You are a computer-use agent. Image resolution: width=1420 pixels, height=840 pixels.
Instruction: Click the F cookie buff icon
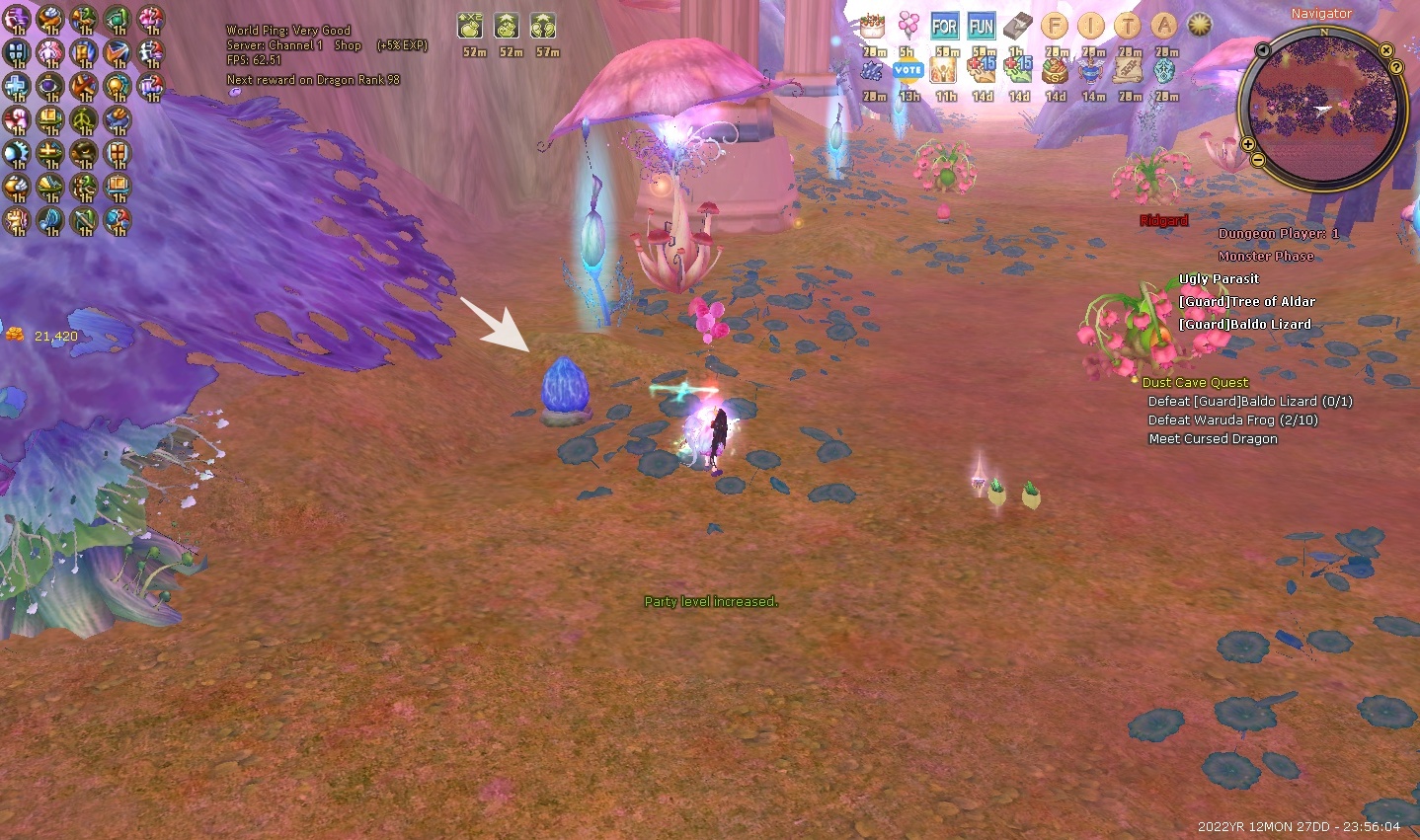[x=1055, y=27]
